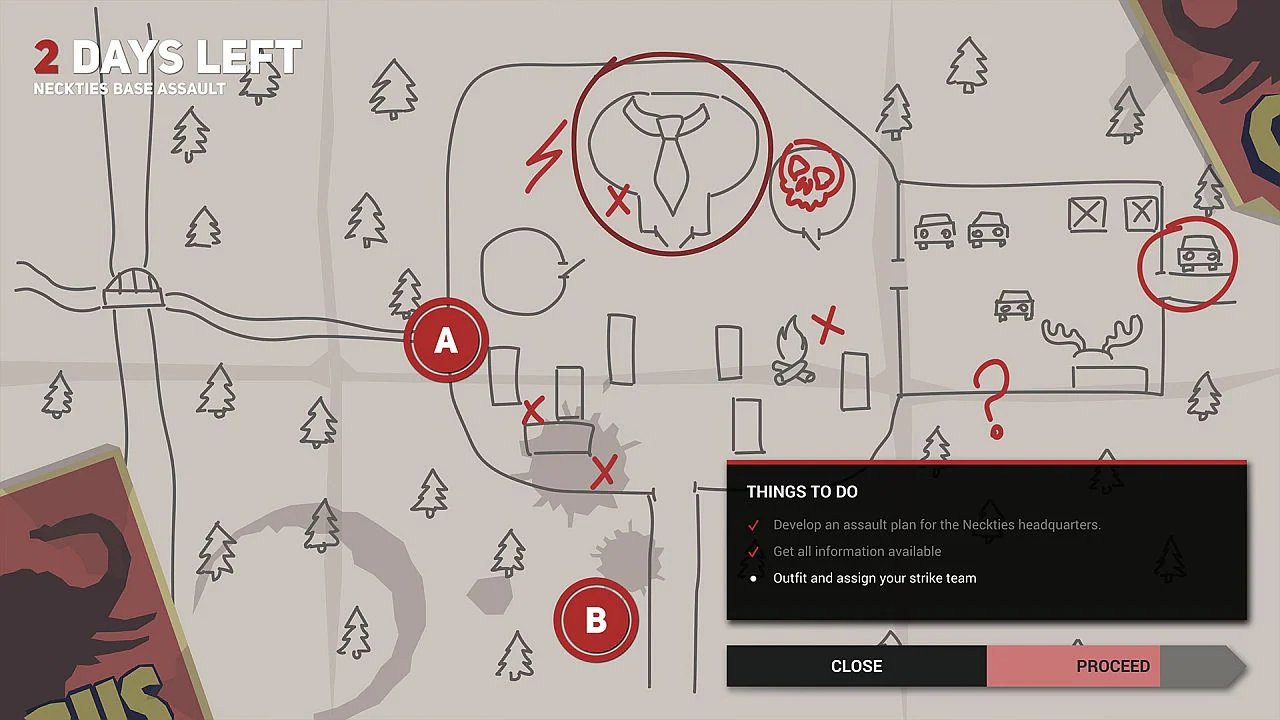
Task: Toggle the checkmark for 'Develop an assault plan'
Action: coord(753,524)
